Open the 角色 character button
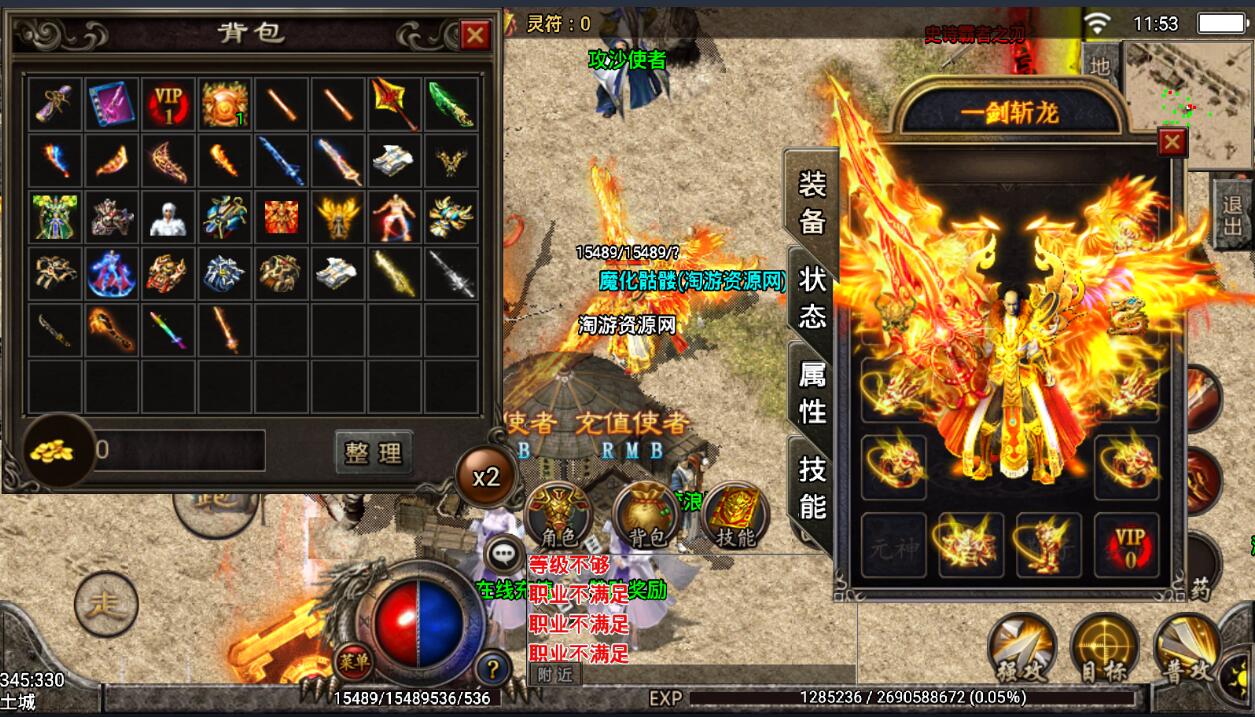Viewport: 1255px width, 717px height. [x=557, y=516]
